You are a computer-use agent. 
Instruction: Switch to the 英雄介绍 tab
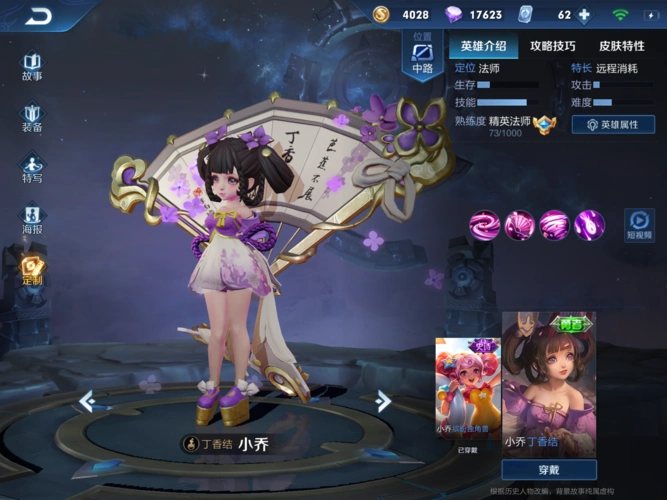point(484,46)
